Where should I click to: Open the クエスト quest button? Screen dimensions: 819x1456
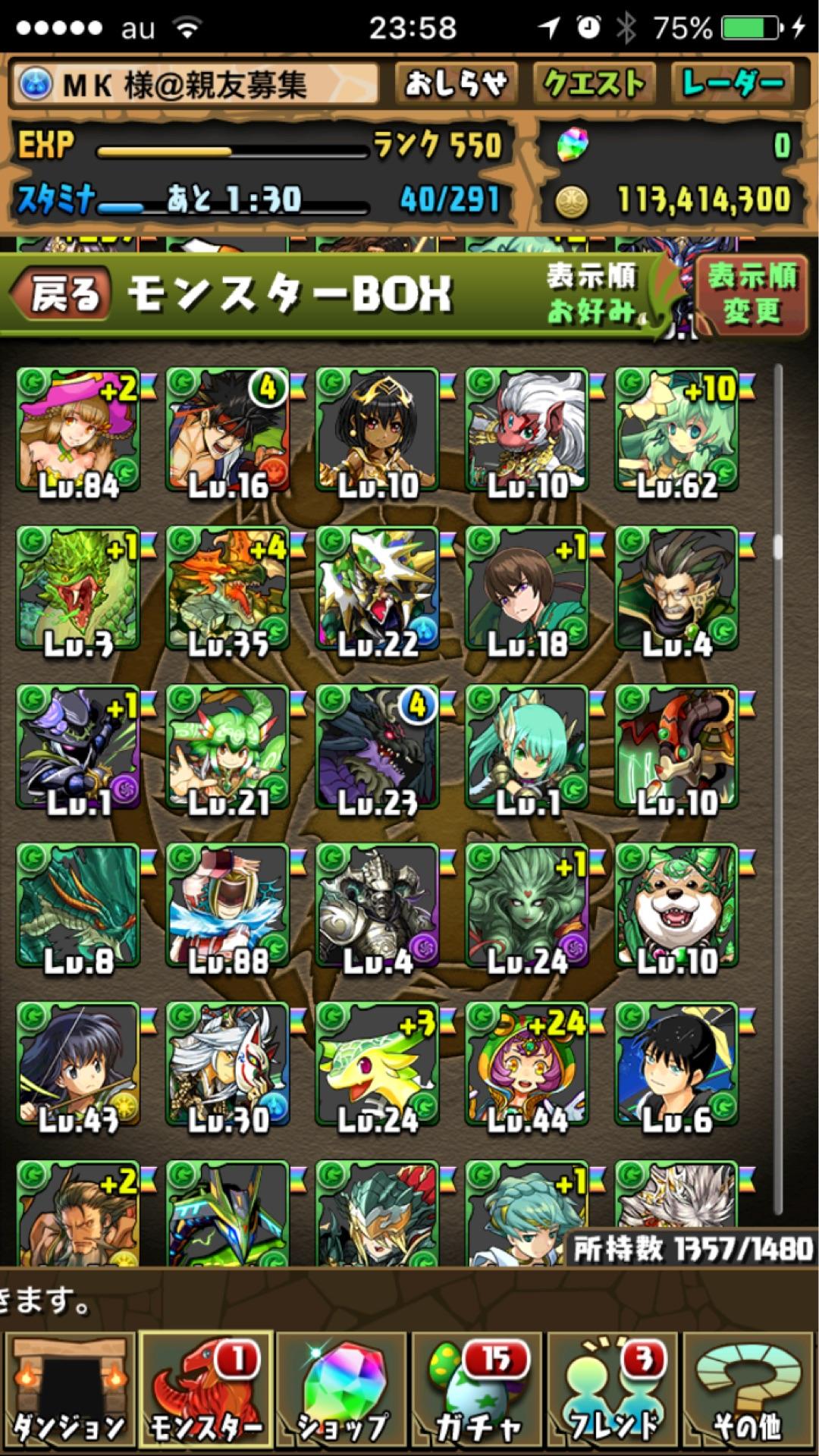coord(593,83)
